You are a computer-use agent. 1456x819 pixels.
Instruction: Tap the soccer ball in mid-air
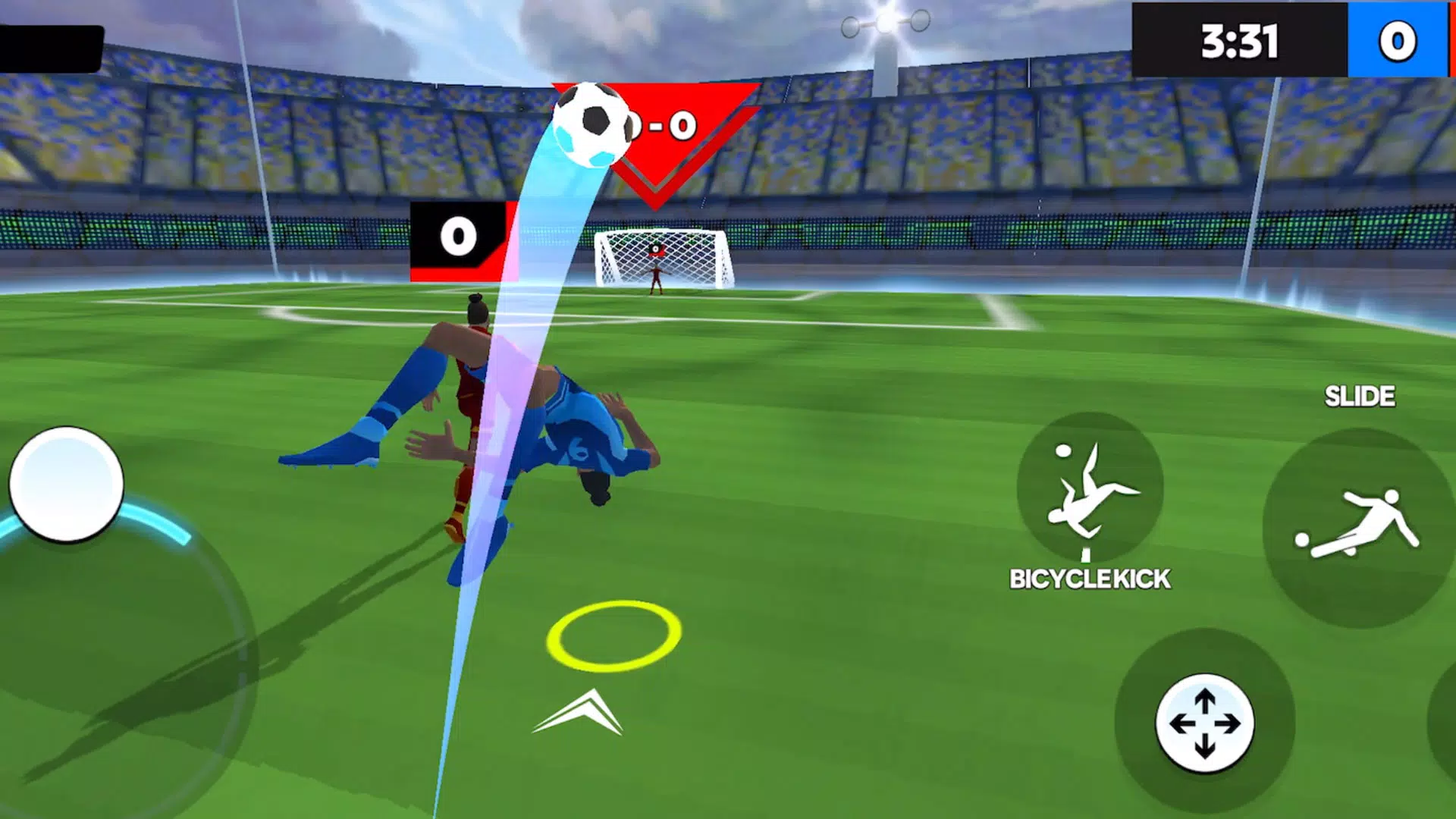pos(593,124)
